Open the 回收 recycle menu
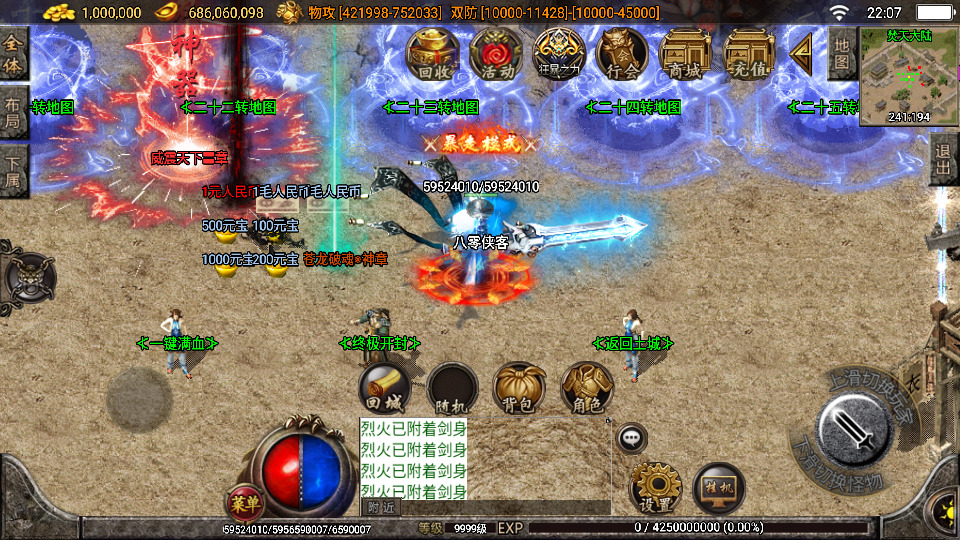This screenshot has width=960, height=540. pos(431,54)
